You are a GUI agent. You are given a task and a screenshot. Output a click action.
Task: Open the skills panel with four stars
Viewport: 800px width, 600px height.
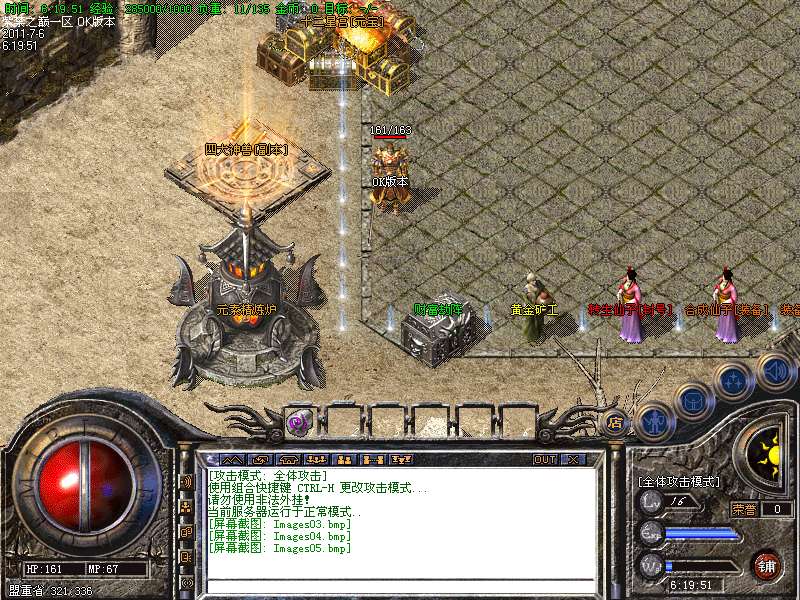click(x=734, y=380)
